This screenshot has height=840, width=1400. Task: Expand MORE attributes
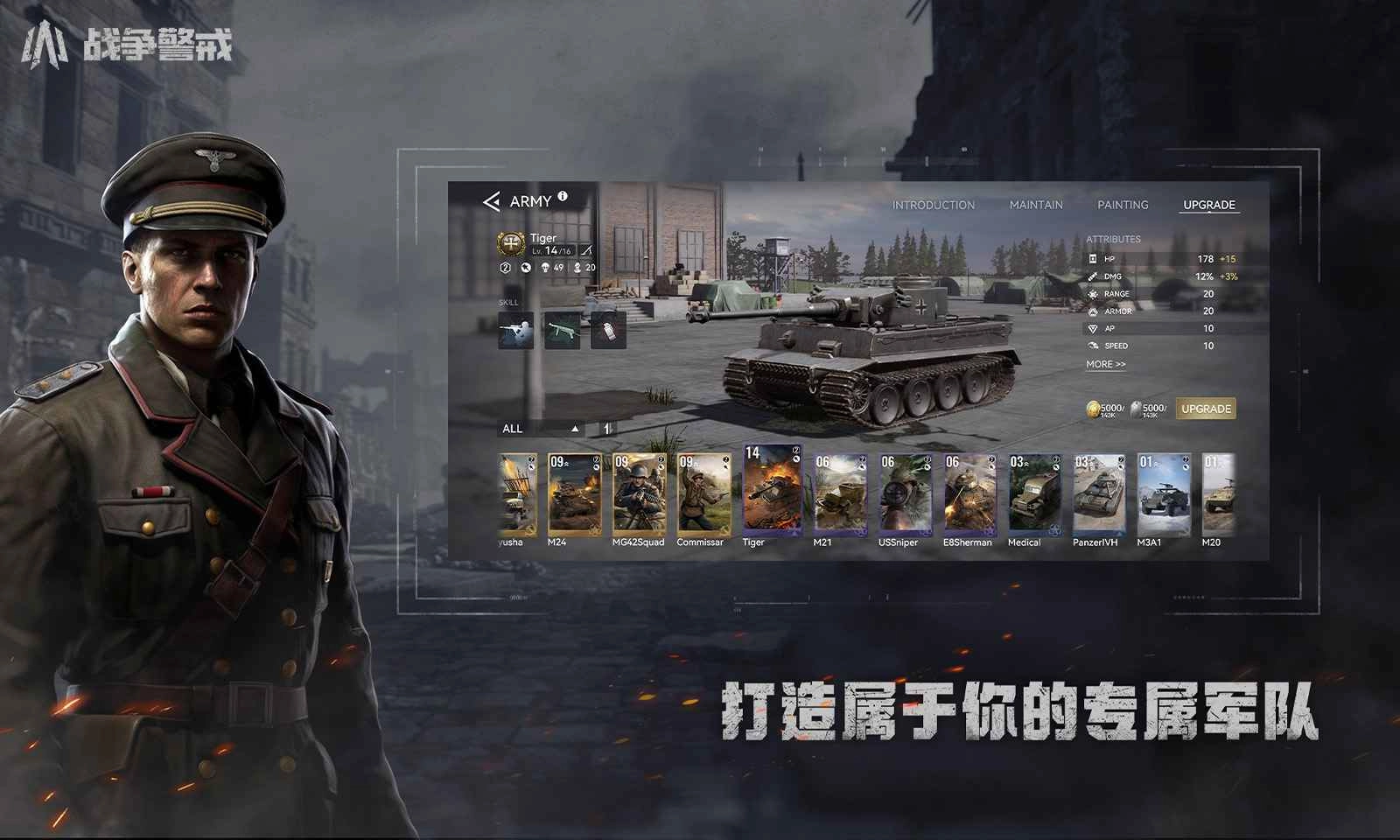[x=1106, y=363]
